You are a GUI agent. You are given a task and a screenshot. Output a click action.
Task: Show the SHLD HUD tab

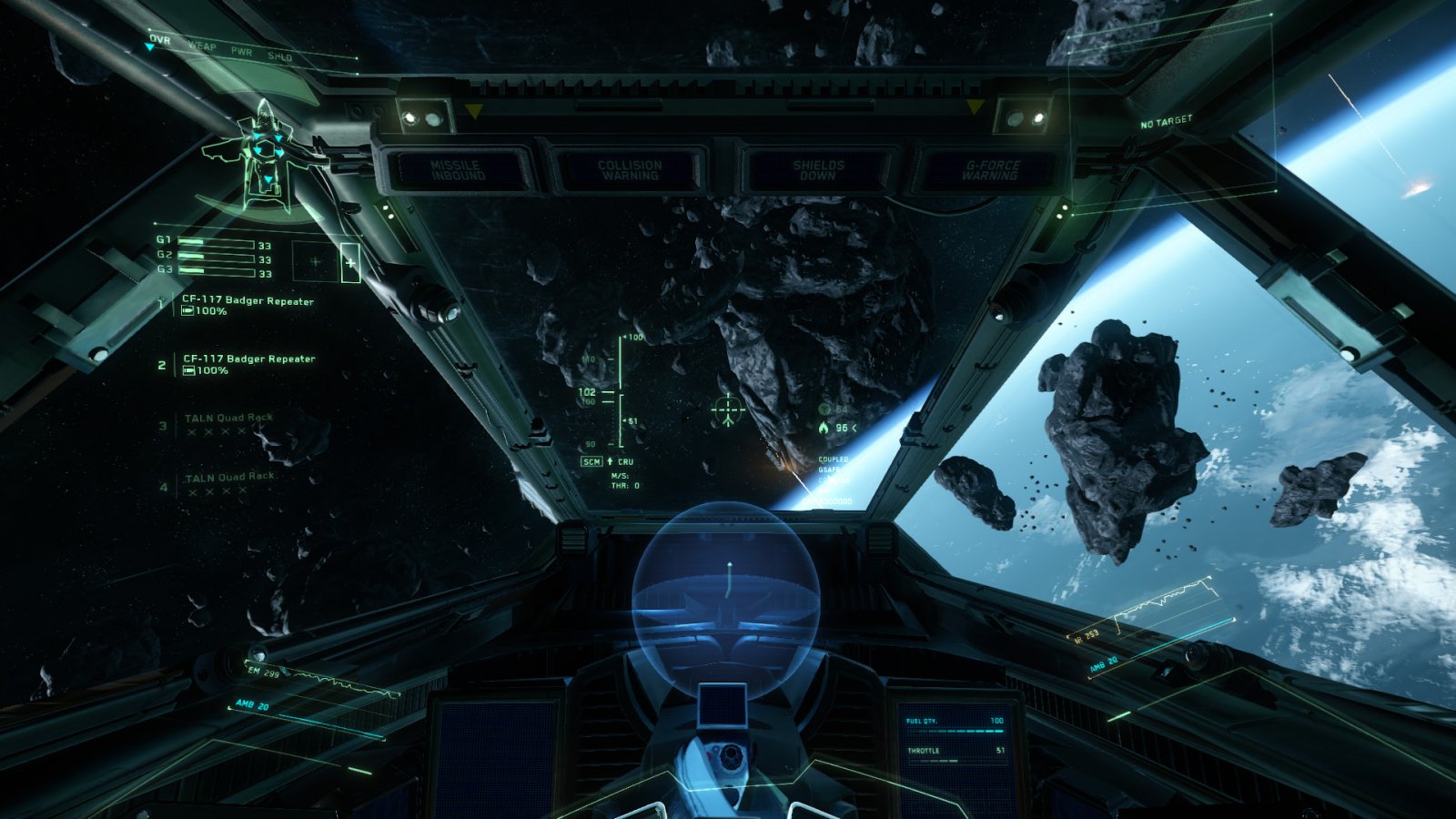coord(279,56)
